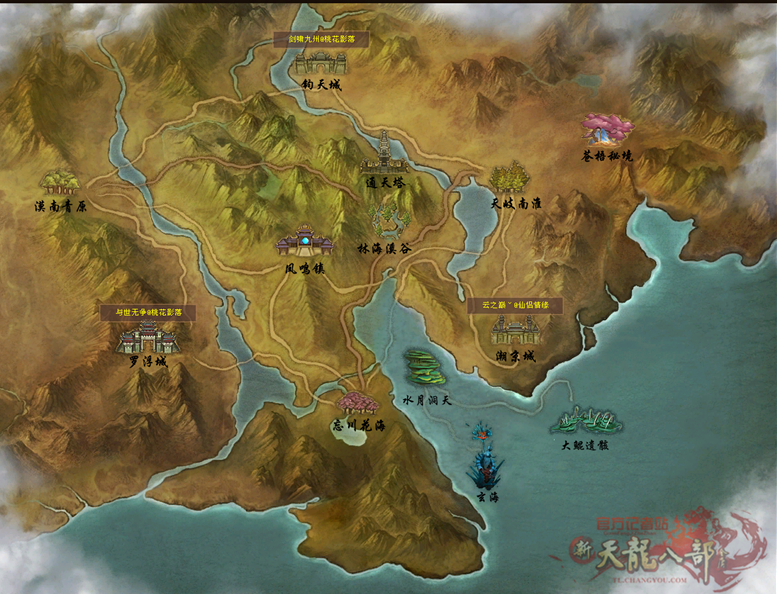Image resolution: width=777 pixels, height=594 pixels.
Task: Open the 林海溪谷 valley marker
Action: point(391,220)
